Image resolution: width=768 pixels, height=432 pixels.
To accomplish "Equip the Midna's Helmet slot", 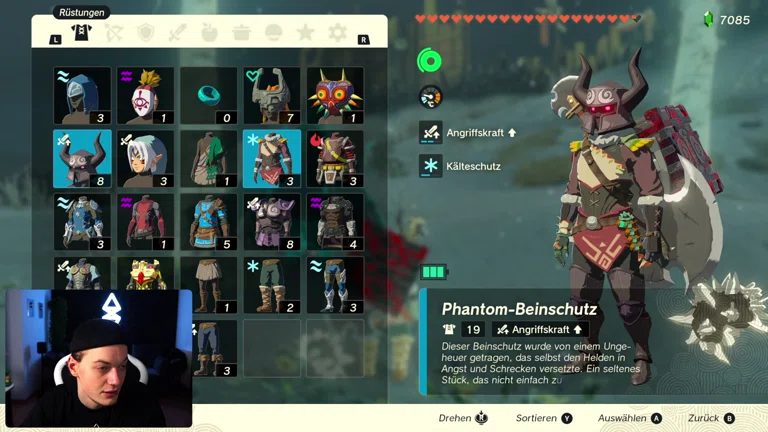I will pyautogui.click(x=272, y=96).
